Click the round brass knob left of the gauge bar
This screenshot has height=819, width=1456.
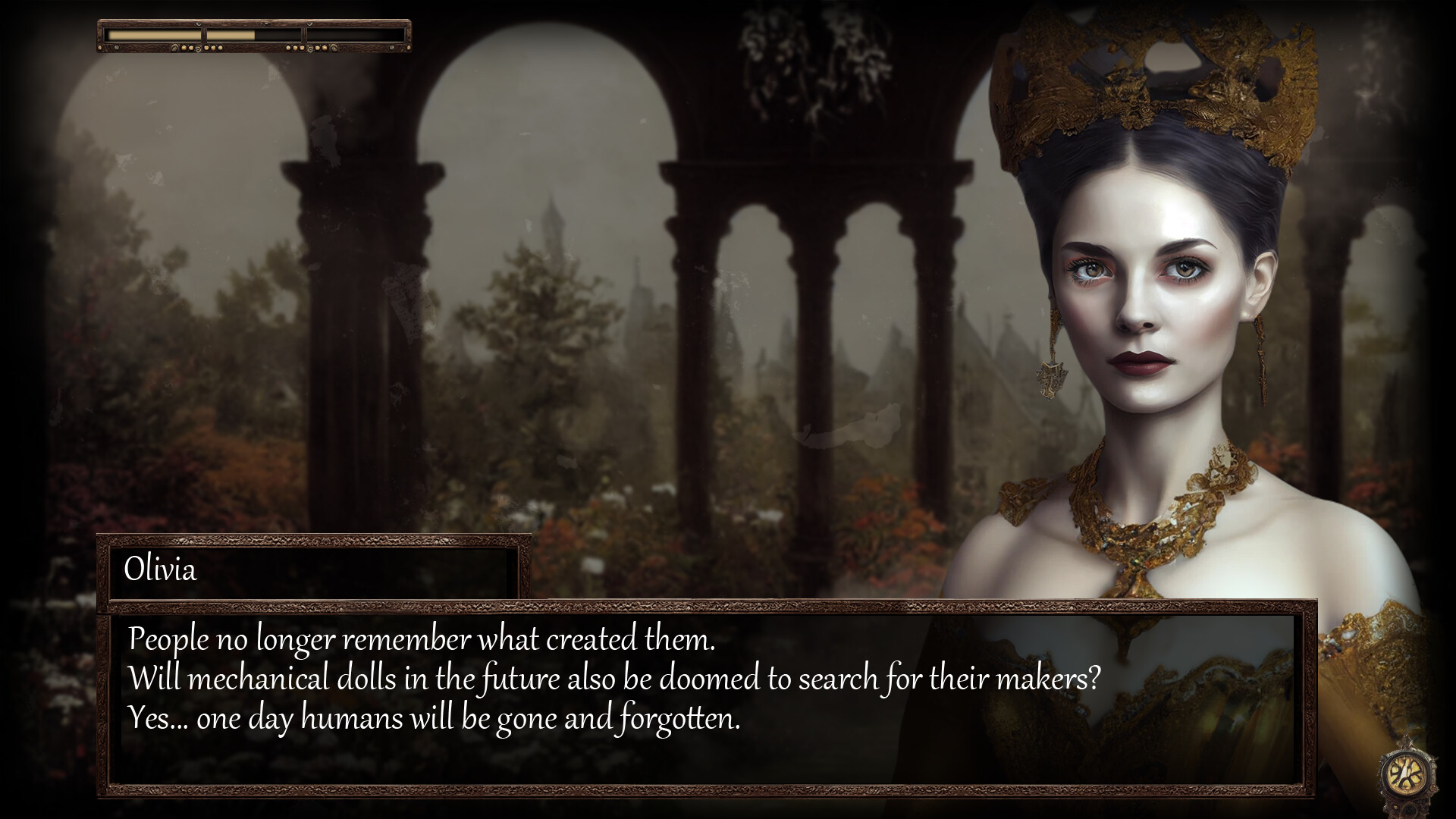point(100,48)
